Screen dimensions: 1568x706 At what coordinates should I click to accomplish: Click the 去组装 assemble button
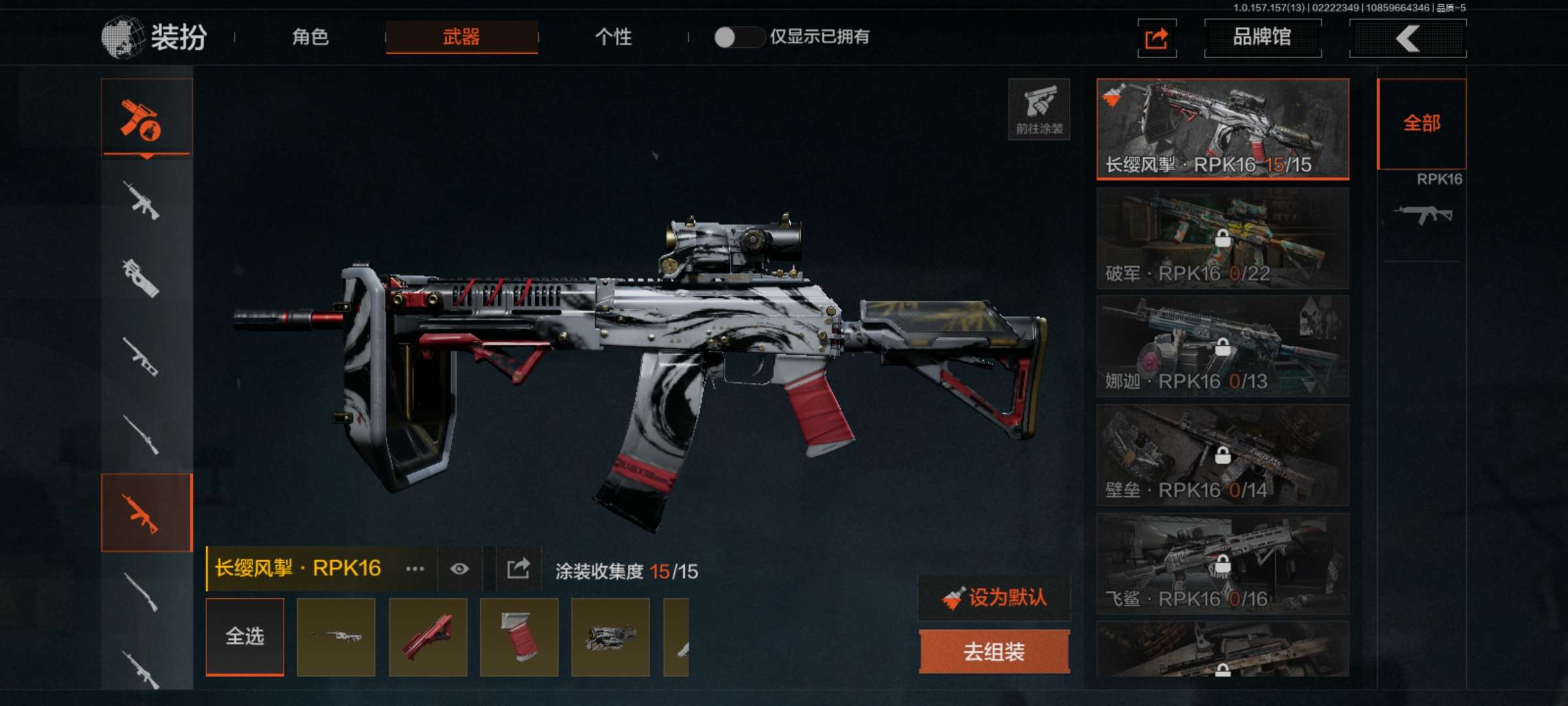tap(994, 651)
